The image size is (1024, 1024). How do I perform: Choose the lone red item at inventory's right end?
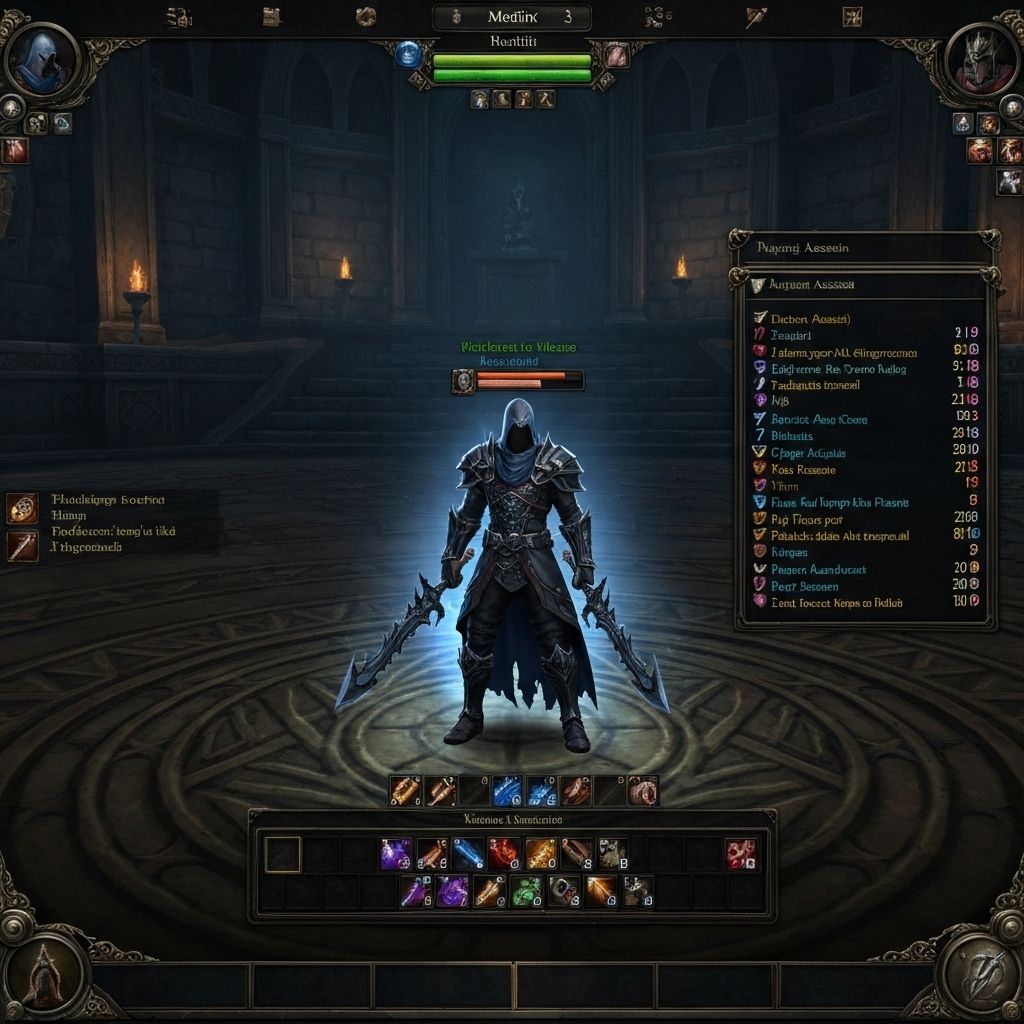[741, 854]
